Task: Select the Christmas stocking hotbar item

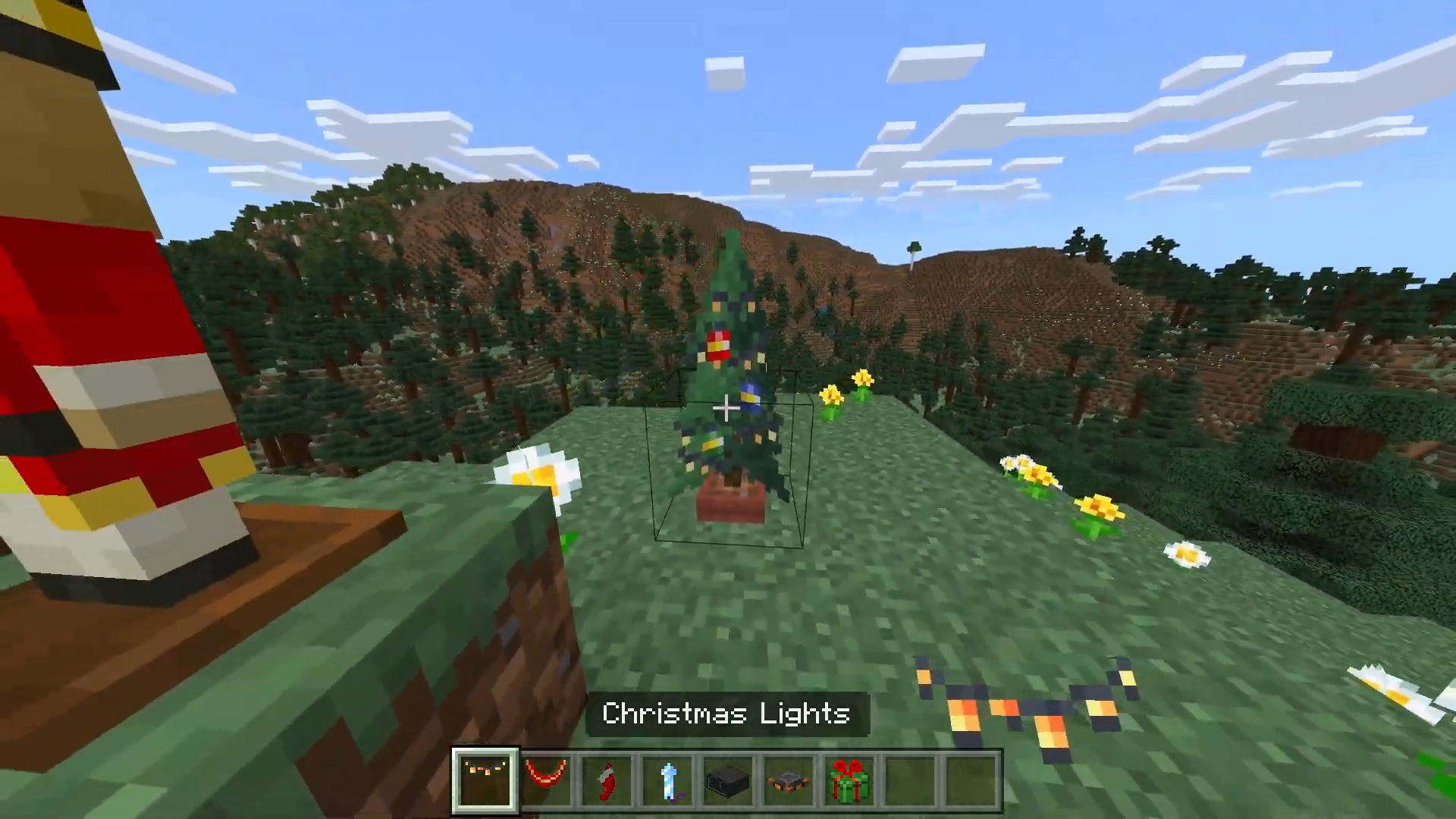Action: click(607, 778)
